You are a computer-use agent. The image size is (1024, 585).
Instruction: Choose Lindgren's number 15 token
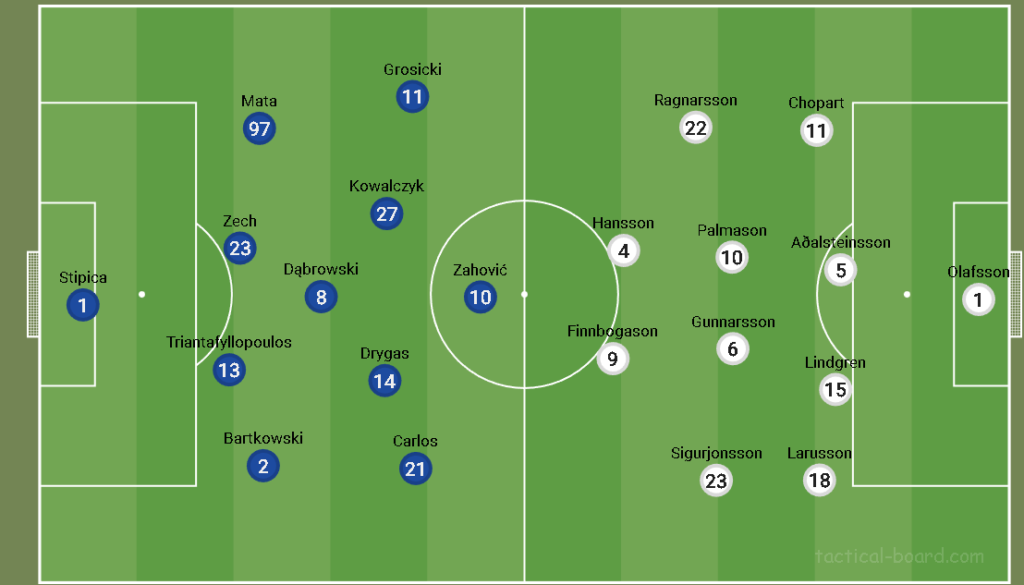coord(835,389)
